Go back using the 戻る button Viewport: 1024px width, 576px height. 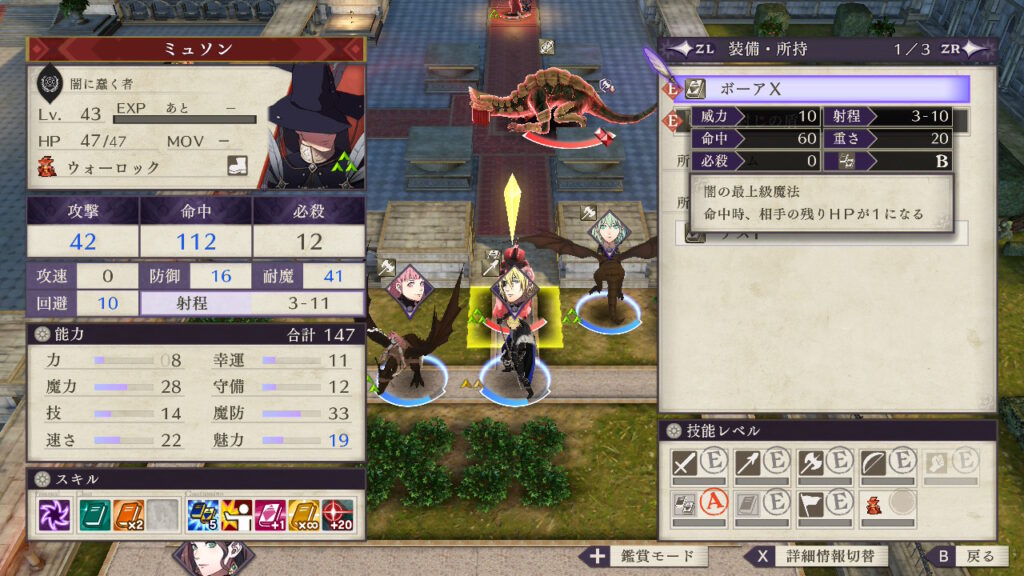tap(967, 557)
